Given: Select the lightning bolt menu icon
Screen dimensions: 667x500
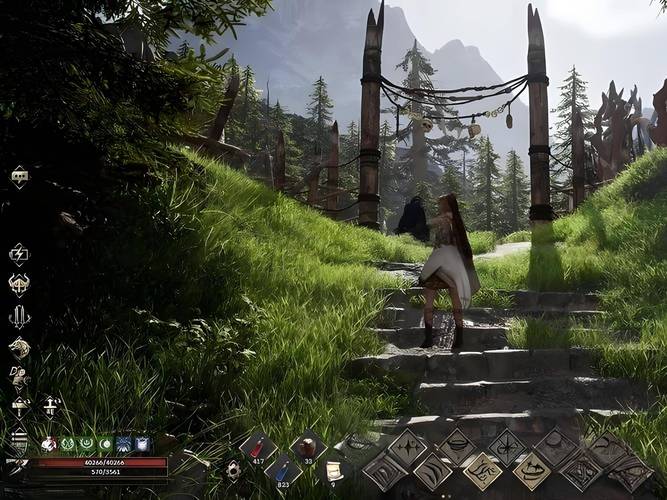Looking at the screenshot, I should click(x=19, y=254).
